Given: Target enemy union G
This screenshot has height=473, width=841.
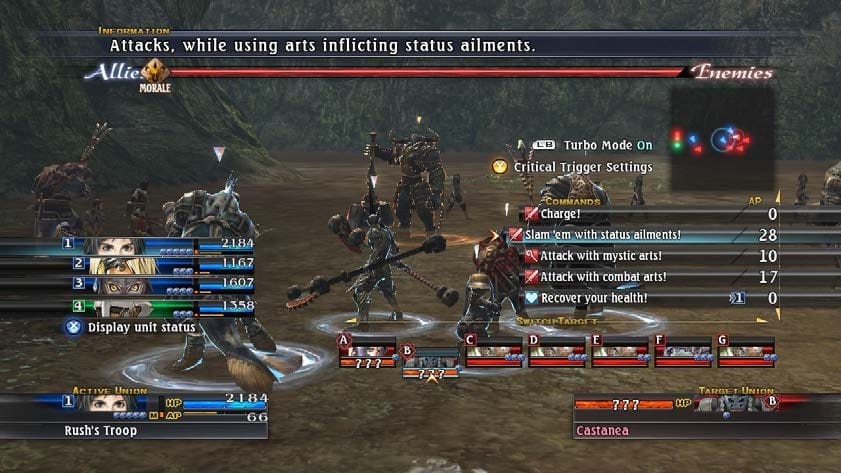Looking at the screenshot, I should click(747, 353).
